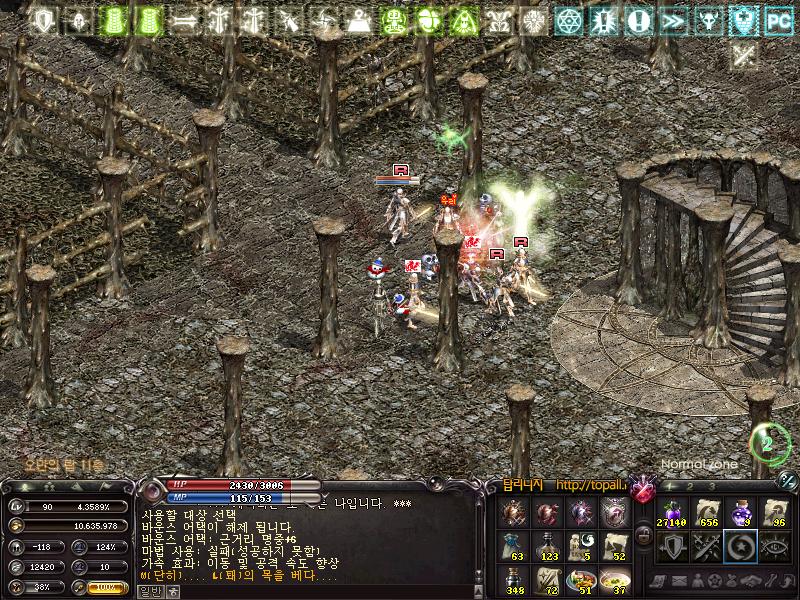The height and width of the screenshot is (600, 800).
Task: Select the 일반 chat tab
Action: [x=148, y=591]
